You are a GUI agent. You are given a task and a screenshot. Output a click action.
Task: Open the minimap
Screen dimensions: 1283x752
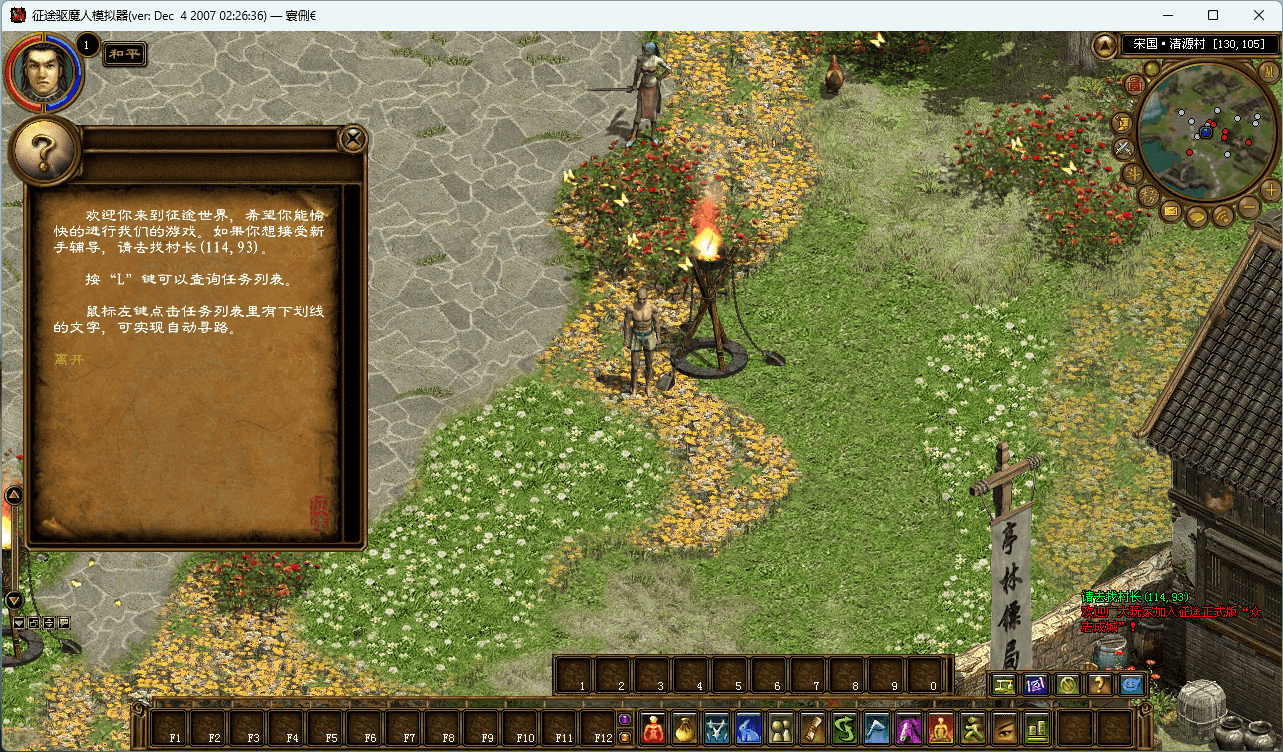coord(1206,132)
